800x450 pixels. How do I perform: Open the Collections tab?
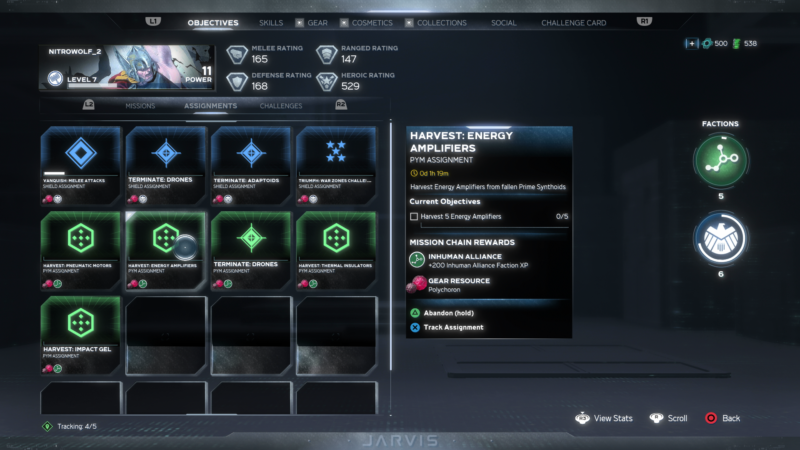click(x=441, y=22)
